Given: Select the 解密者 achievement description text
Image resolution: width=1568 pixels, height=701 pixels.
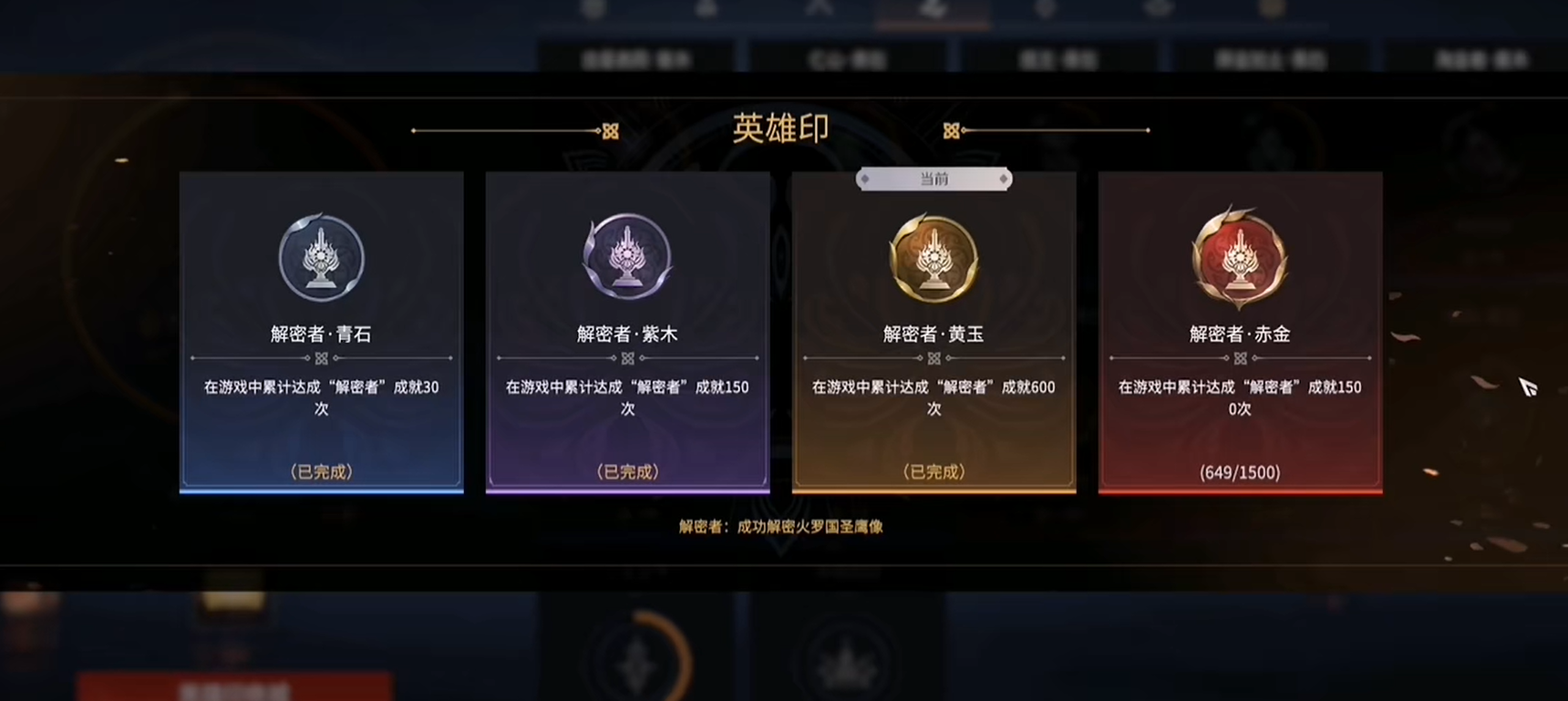Looking at the screenshot, I should (x=782, y=527).
